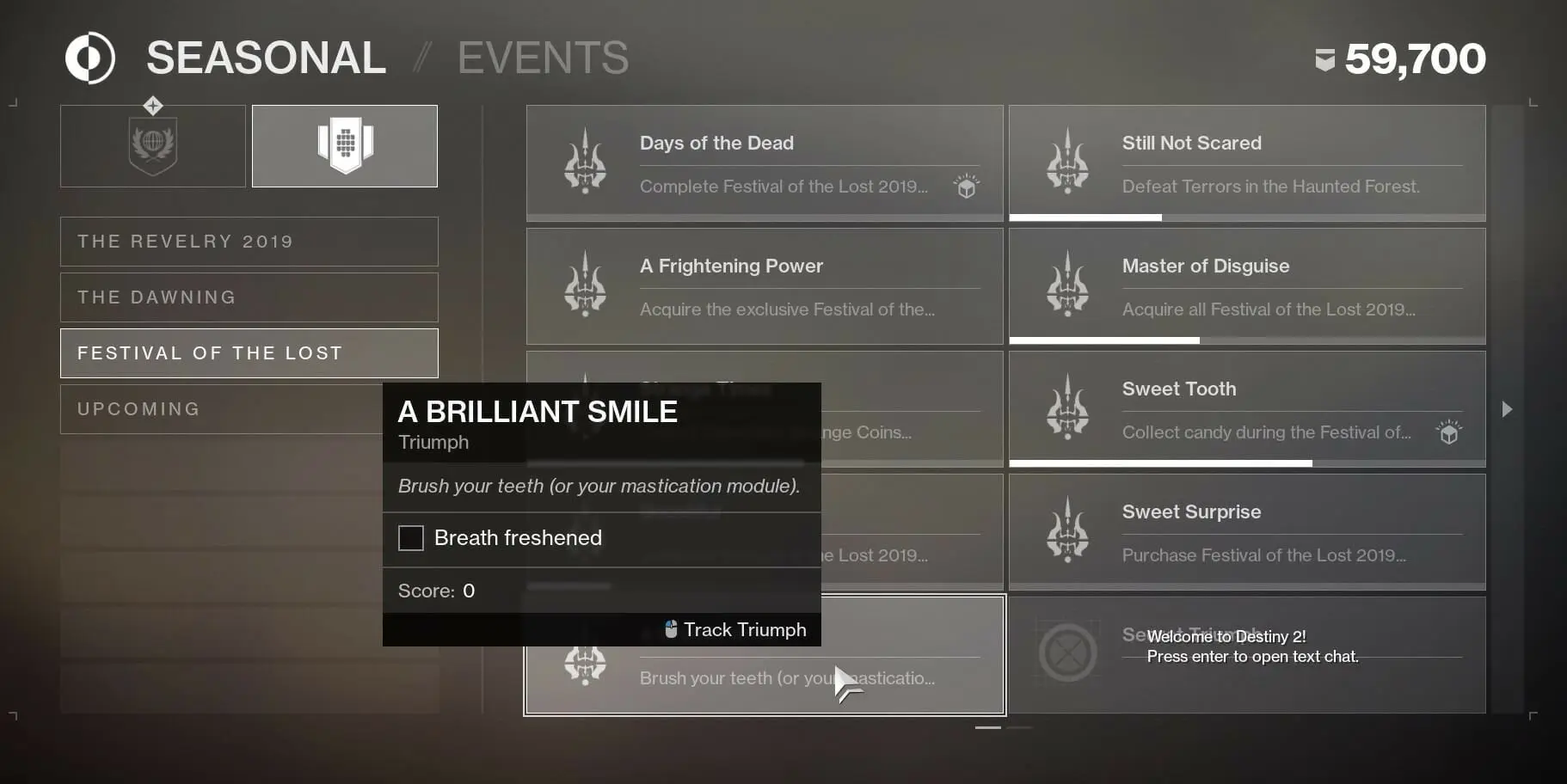Screen dimensions: 1567x784
Task: Open The Revelry 2019 section
Action: coord(248,241)
